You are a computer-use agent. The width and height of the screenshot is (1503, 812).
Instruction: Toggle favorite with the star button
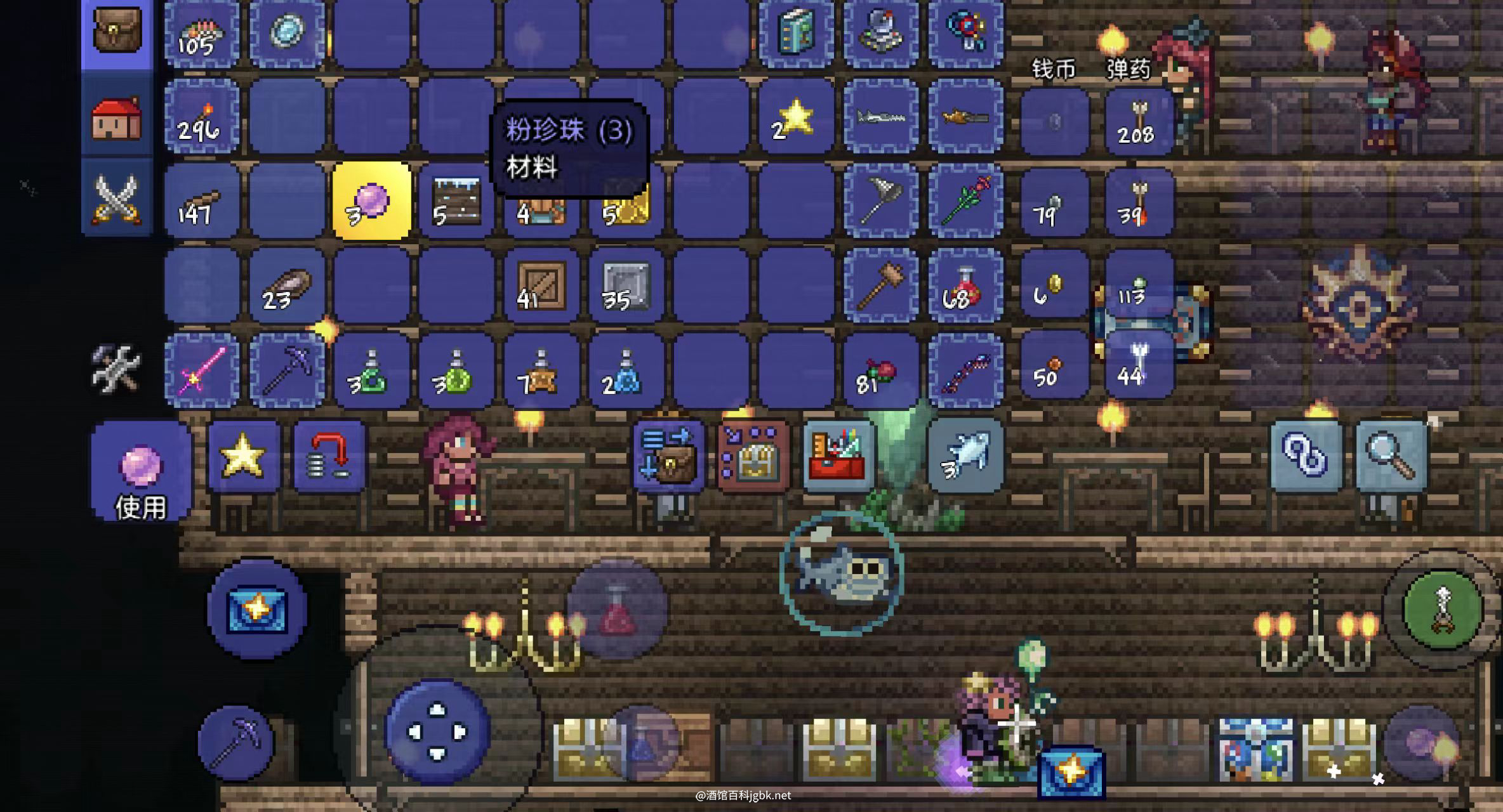(x=243, y=455)
